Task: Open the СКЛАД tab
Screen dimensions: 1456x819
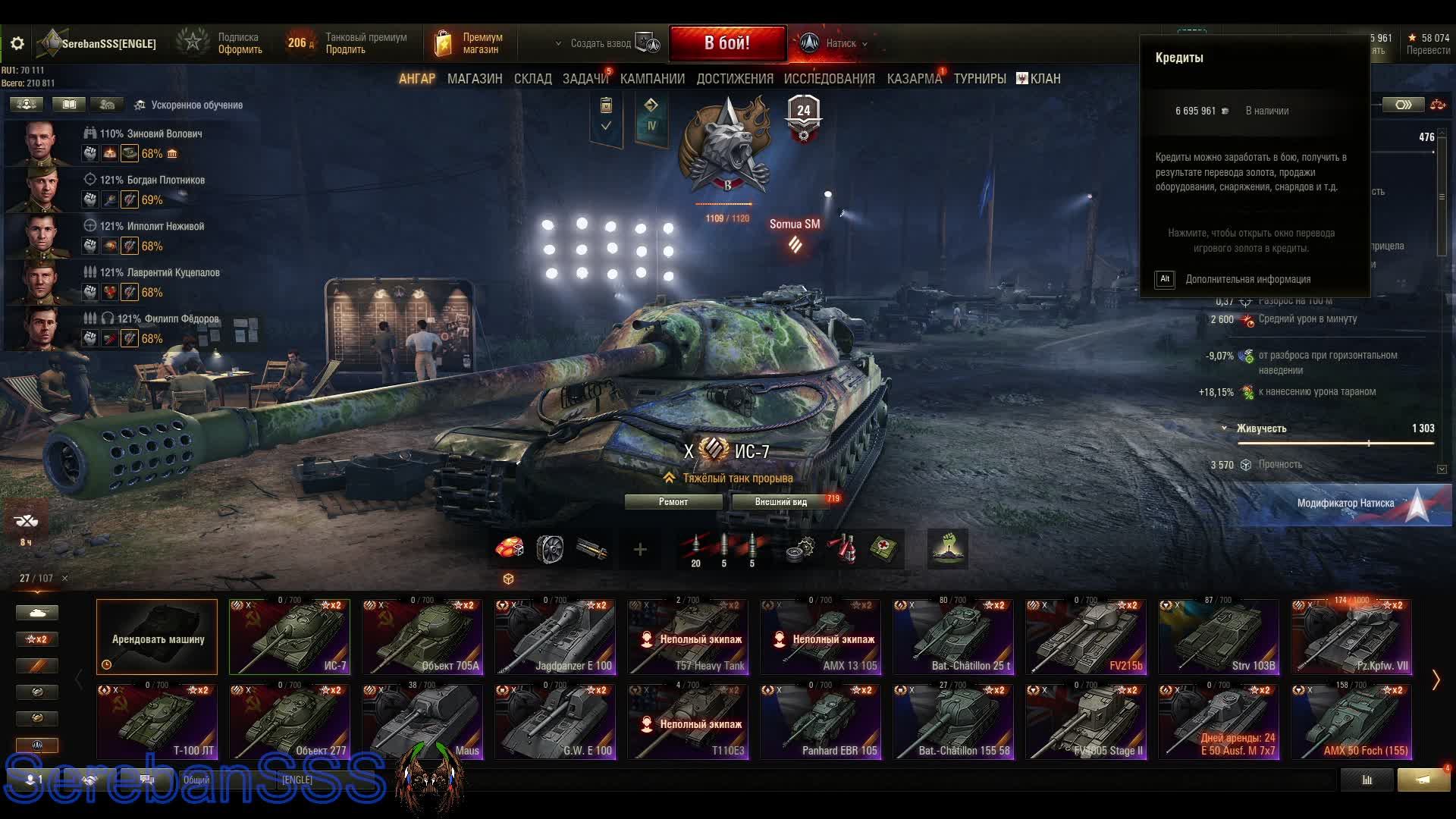Action: coord(532,79)
